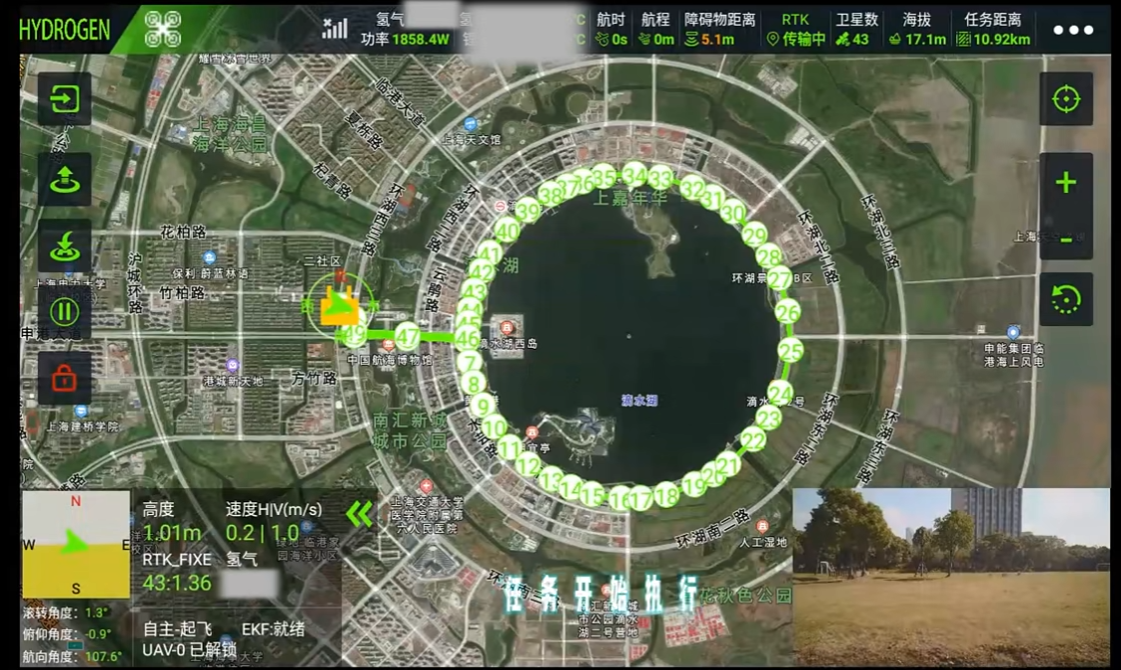Enlarge the camera video feed thumbnail
1121x670 pixels.
tap(951, 577)
